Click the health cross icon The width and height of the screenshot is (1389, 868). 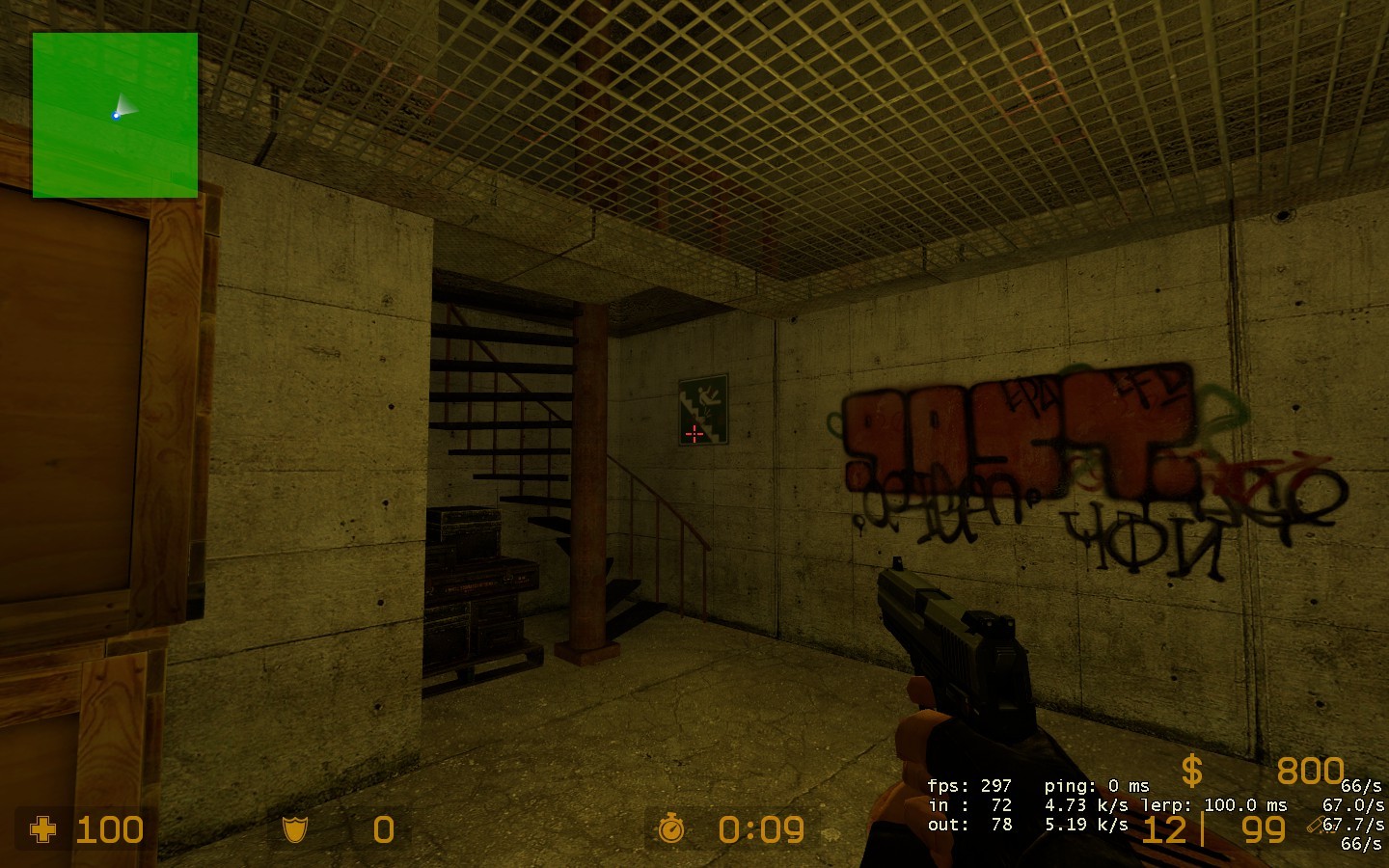tap(42, 829)
